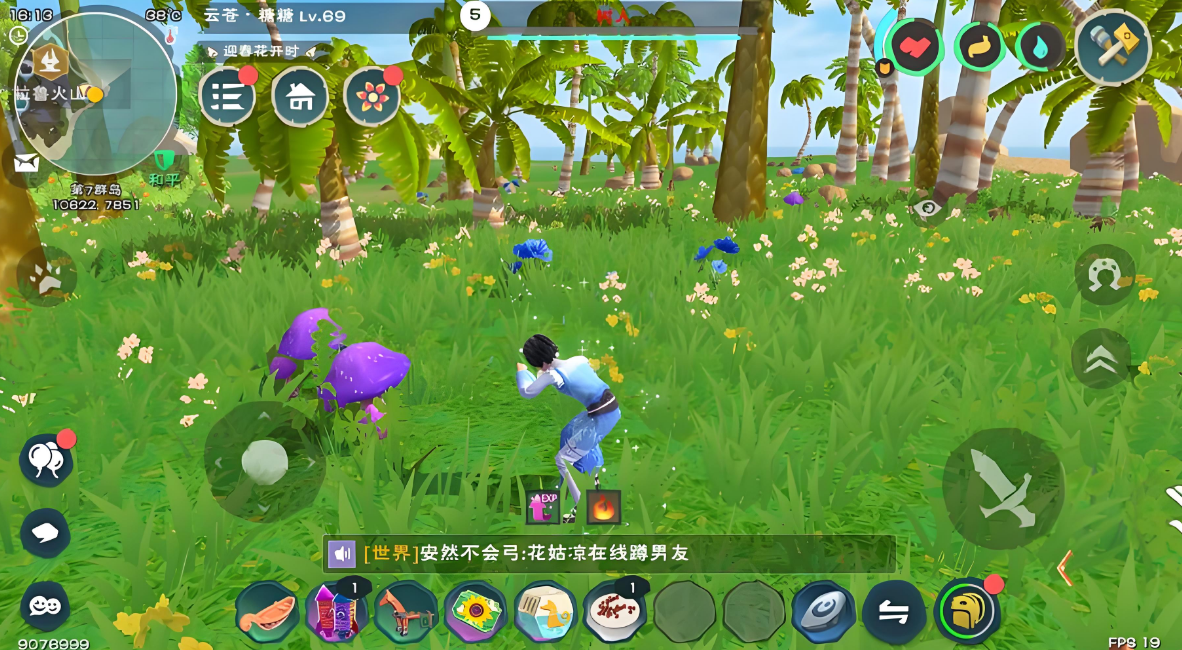Tap the hotbar swap arrows button
Viewport: 1182px width, 650px height.
coord(894,611)
